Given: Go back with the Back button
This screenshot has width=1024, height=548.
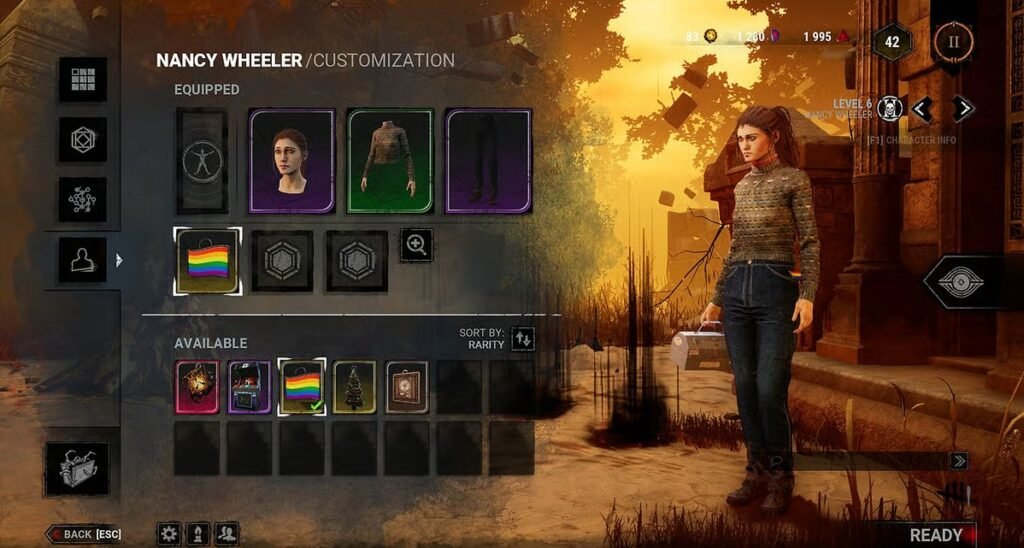Looking at the screenshot, I should click(x=86, y=534).
